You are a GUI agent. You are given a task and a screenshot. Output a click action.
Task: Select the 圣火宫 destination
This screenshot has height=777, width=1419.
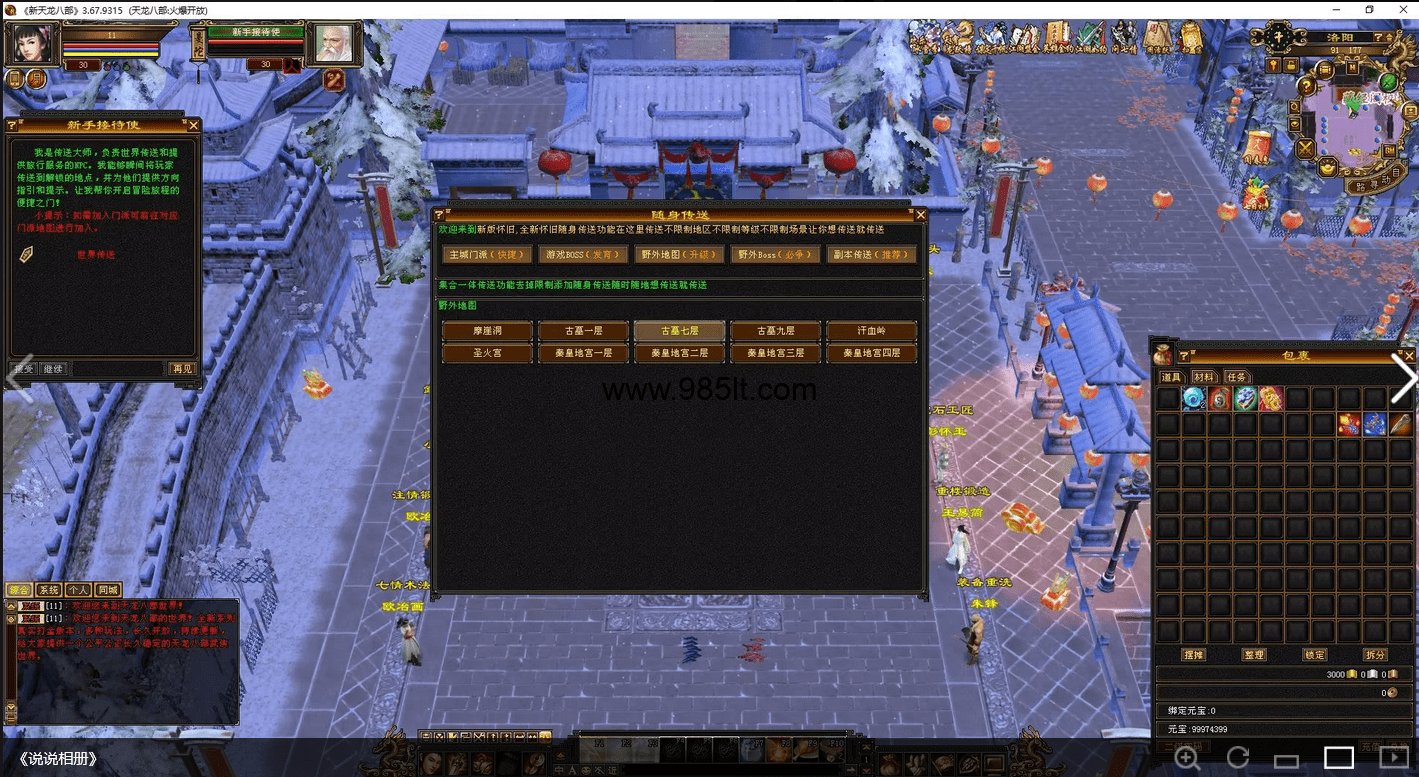tap(487, 353)
